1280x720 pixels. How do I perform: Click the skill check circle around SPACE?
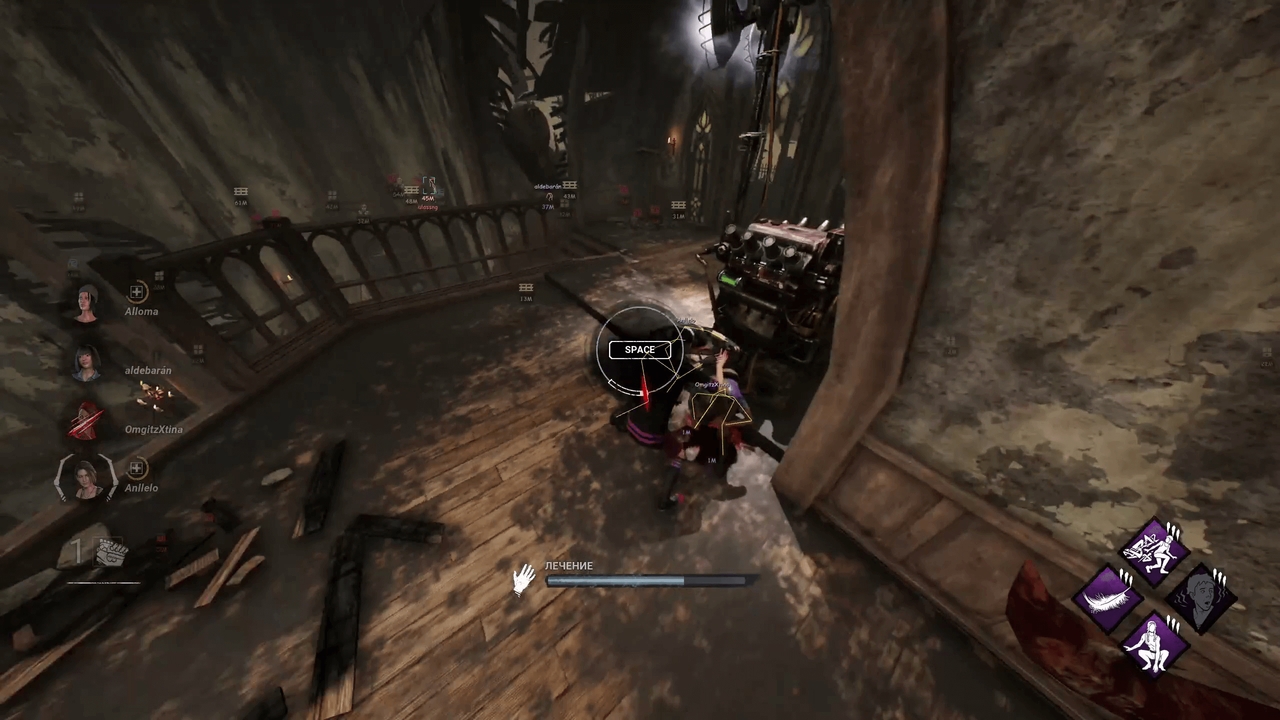click(640, 350)
